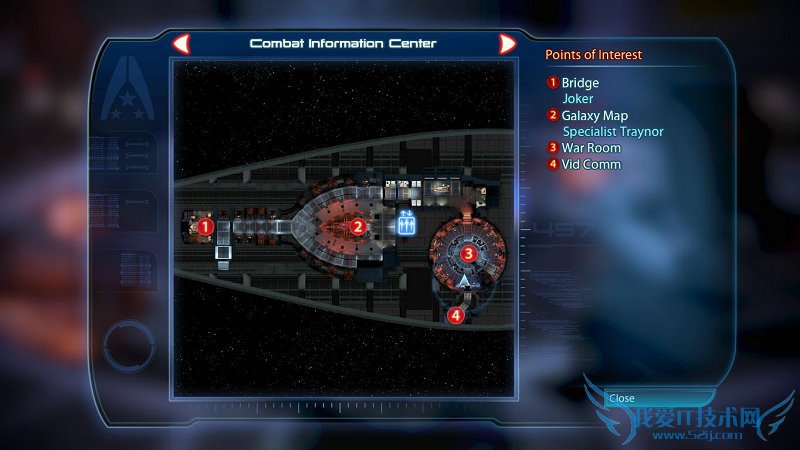Click the Joker entry under Bridge

pos(577,99)
